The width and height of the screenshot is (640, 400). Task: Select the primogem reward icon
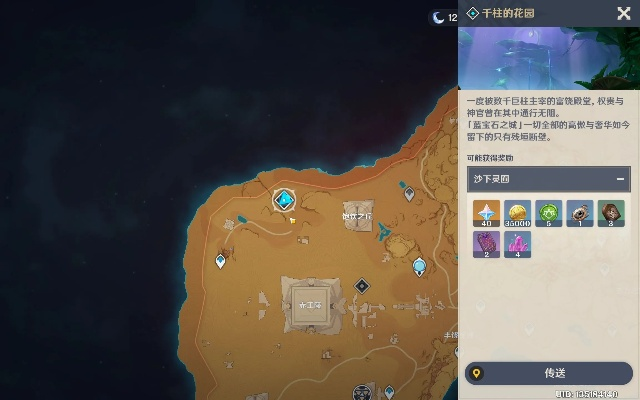pyautogui.click(x=486, y=214)
